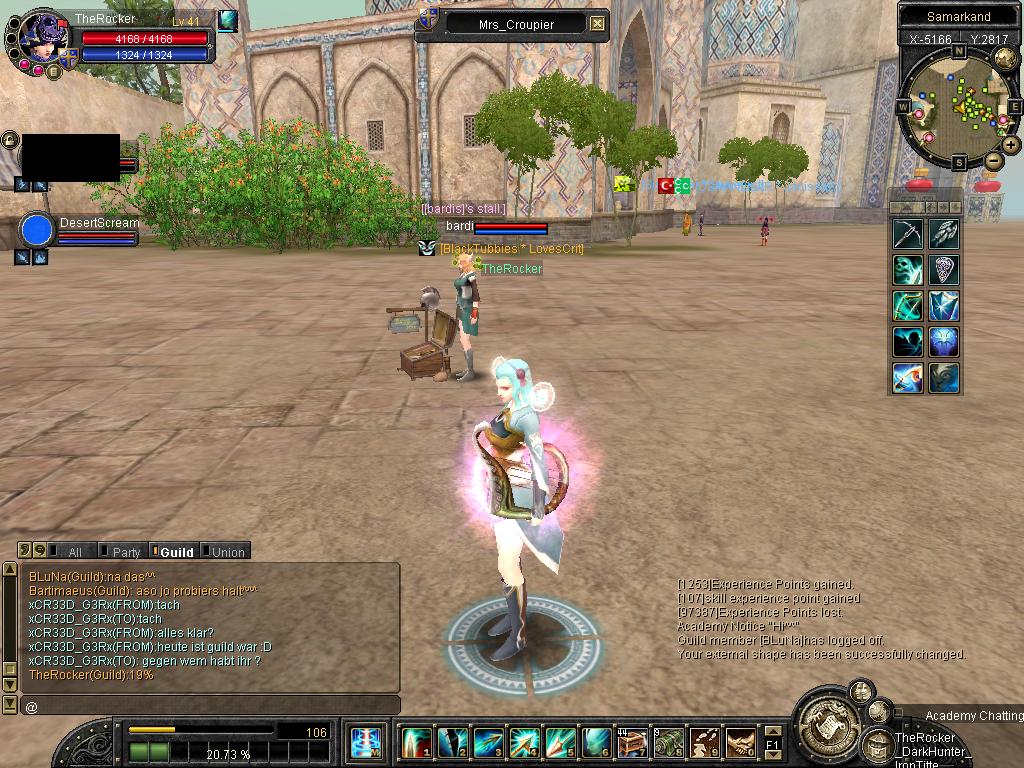
Task: Activate the handshake action in slot 0
Action: [740, 743]
